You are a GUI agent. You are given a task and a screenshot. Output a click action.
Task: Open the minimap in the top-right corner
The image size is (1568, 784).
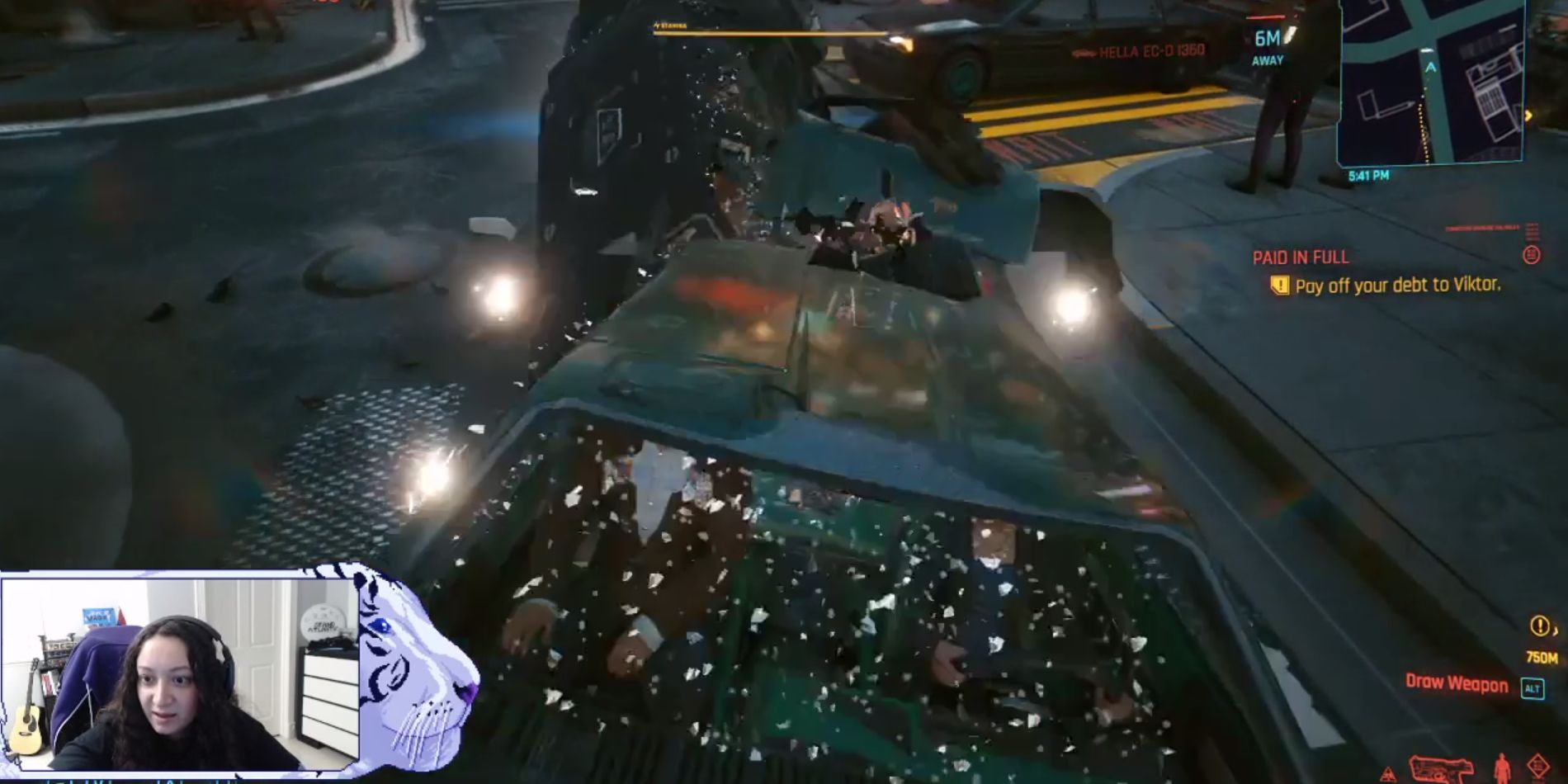1429,83
